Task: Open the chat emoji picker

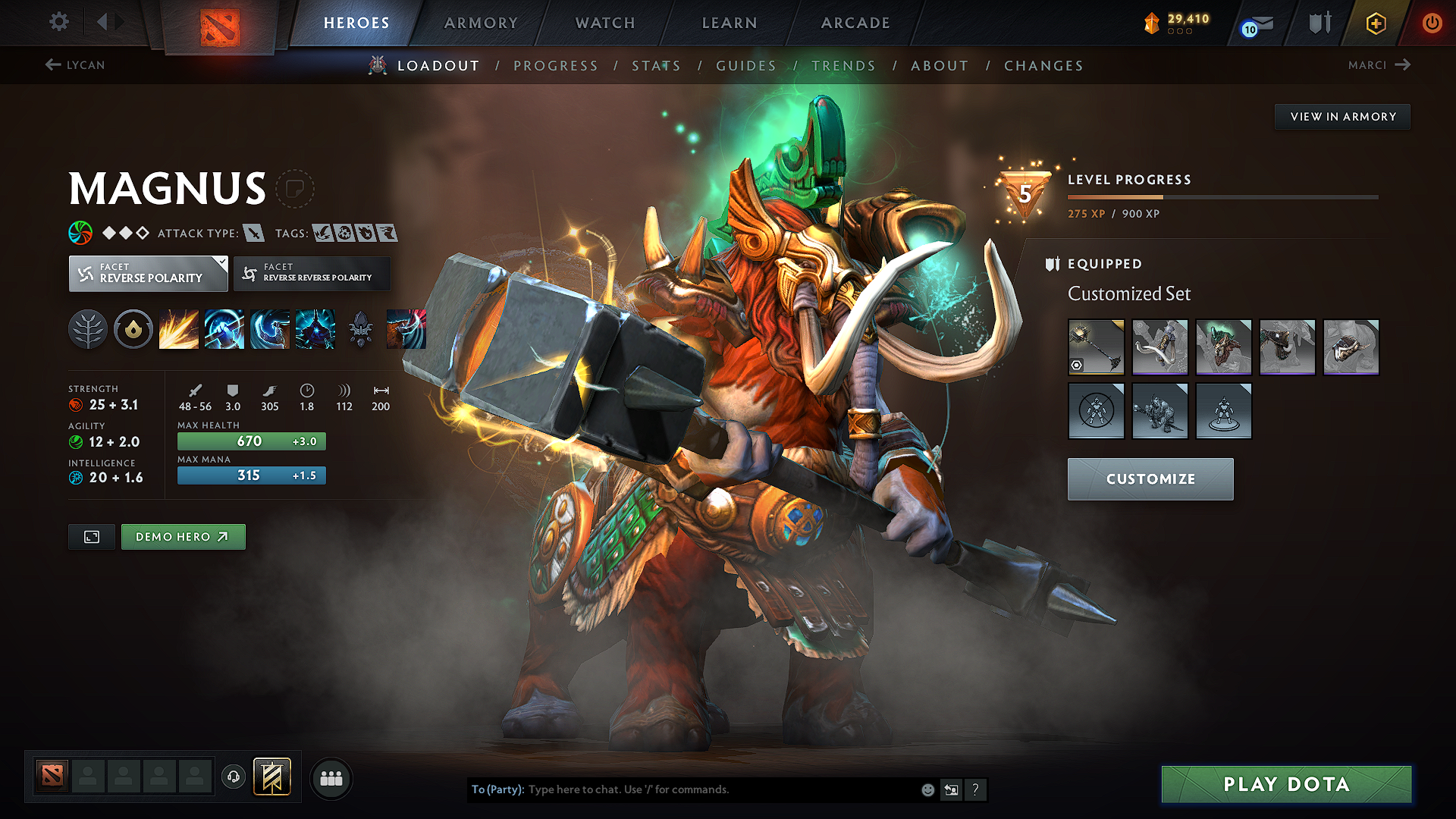Action: pyautogui.click(x=927, y=789)
